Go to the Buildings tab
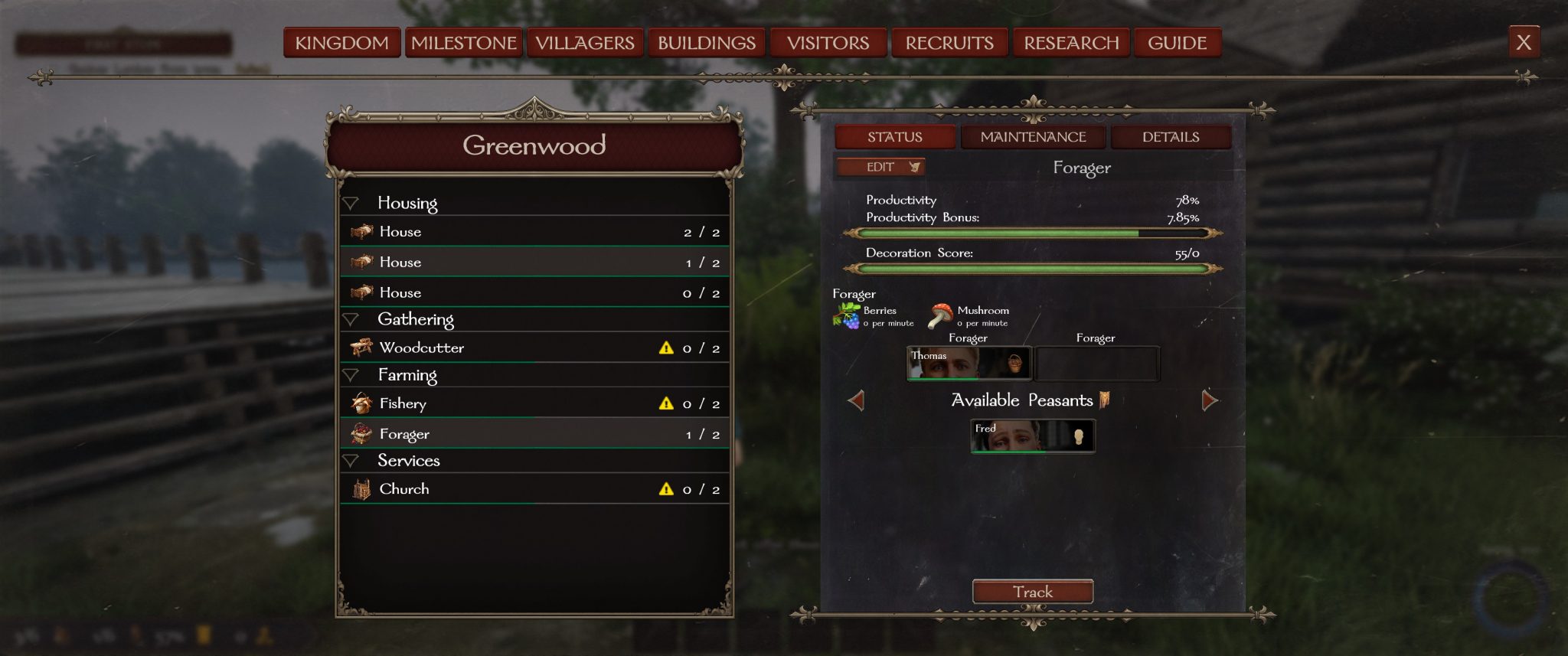The image size is (1568, 656). [707, 43]
